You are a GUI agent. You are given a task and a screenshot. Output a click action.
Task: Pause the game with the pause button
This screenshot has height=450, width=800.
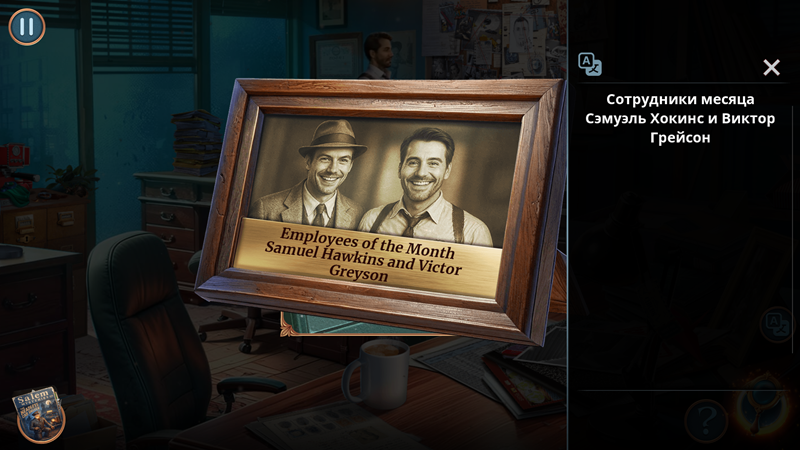pos(27,27)
